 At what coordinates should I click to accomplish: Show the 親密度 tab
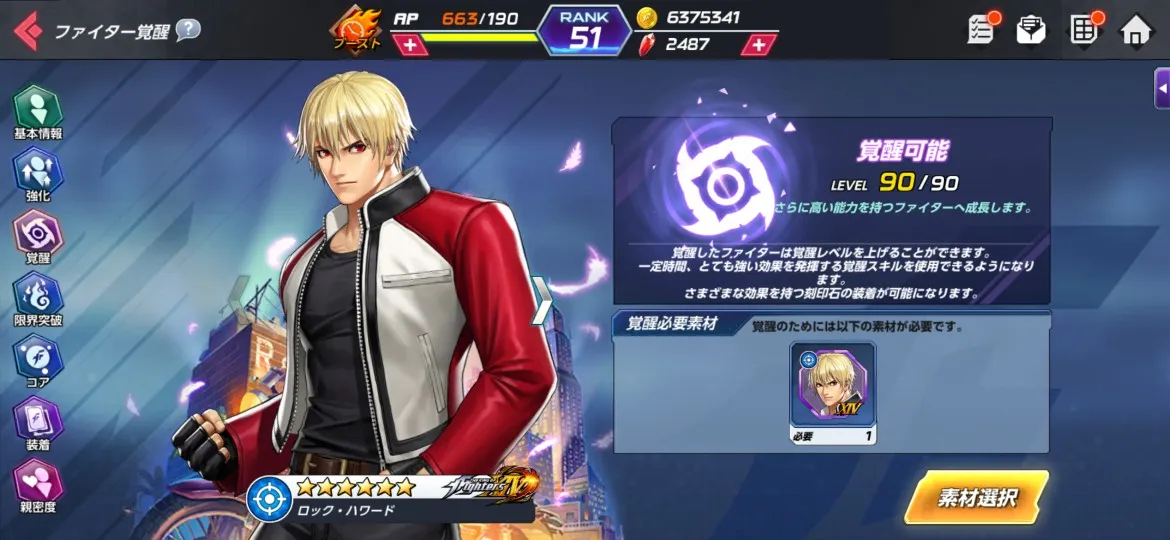(38, 486)
